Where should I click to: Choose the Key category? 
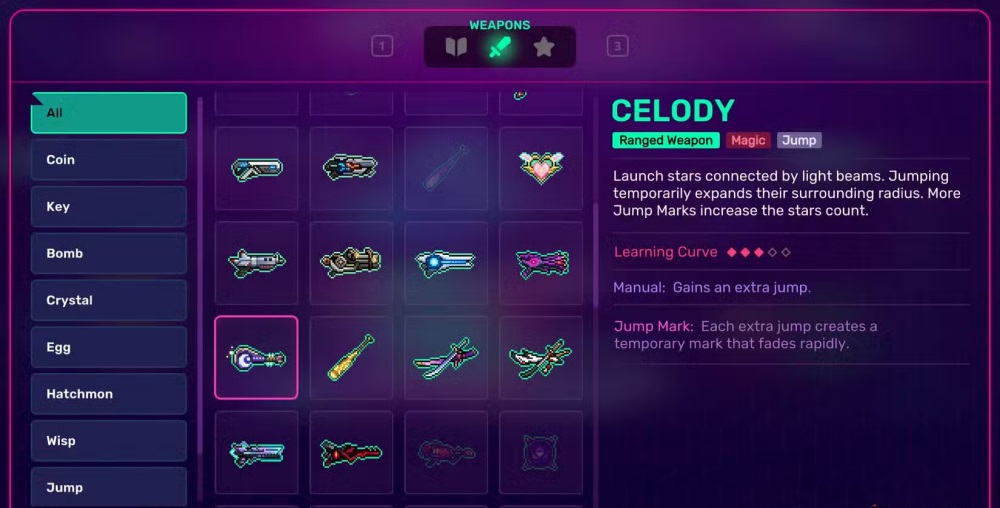tap(108, 207)
